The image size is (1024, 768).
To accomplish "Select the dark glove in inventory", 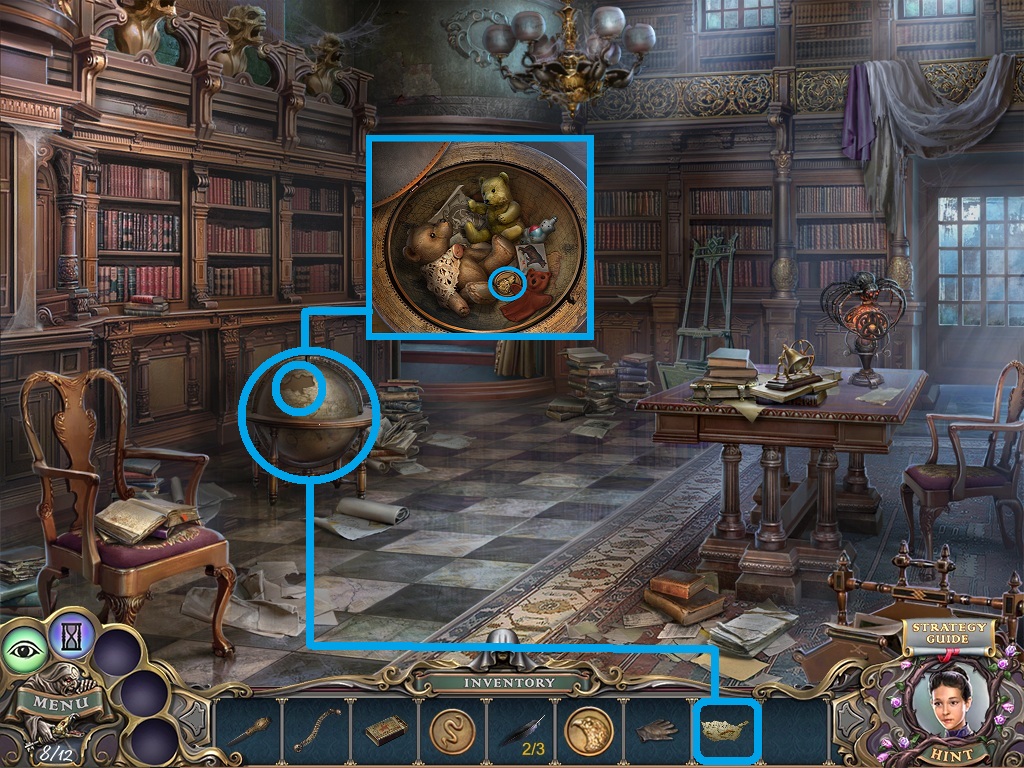I will coord(657,731).
